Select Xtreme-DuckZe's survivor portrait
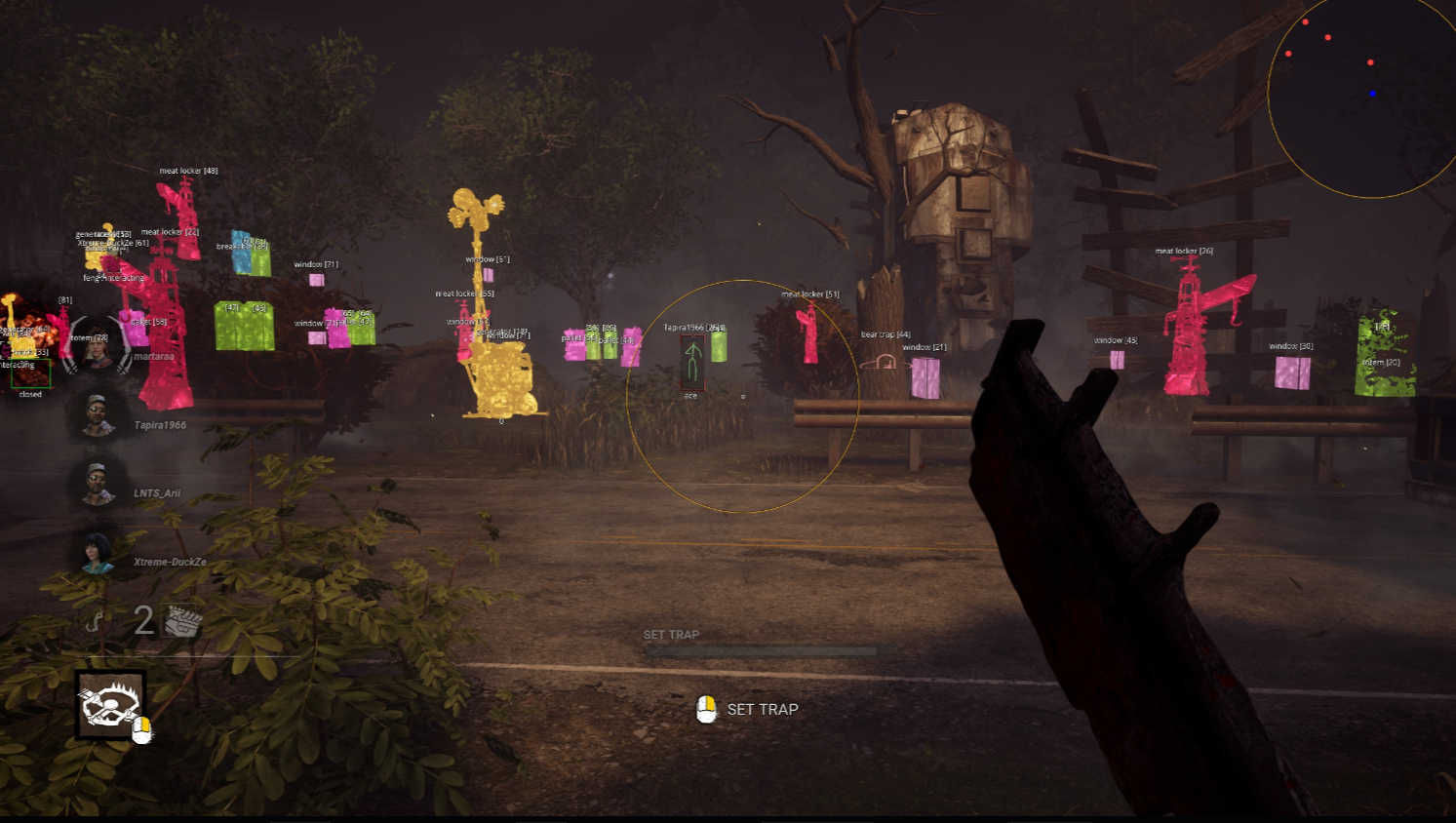Image resolution: width=1456 pixels, height=823 pixels. click(x=97, y=553)
